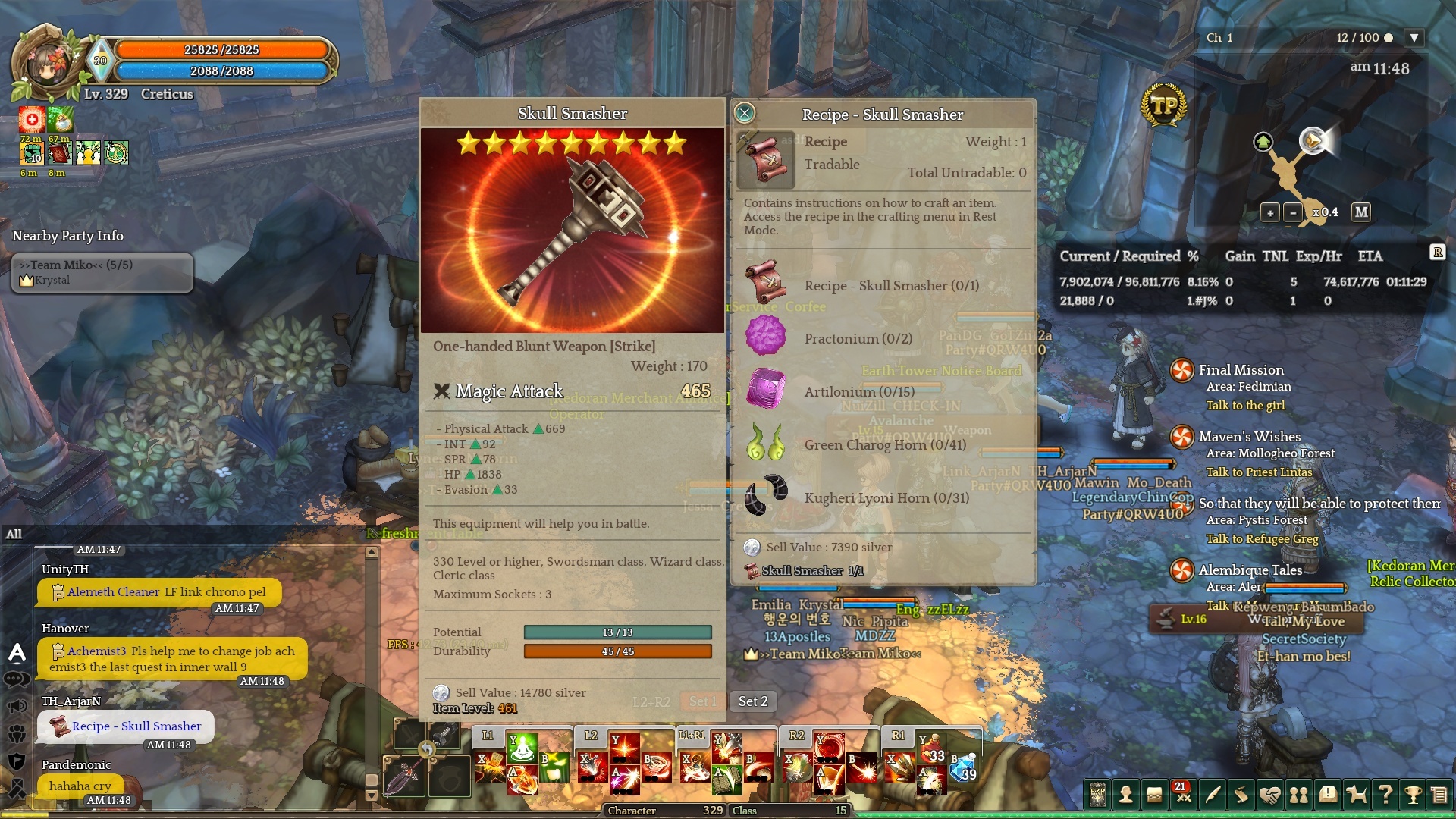Select the Maven's Wishes quest entry
Image resolution: width=1456 pixels, height=819 pixels.
[1249, 437]
